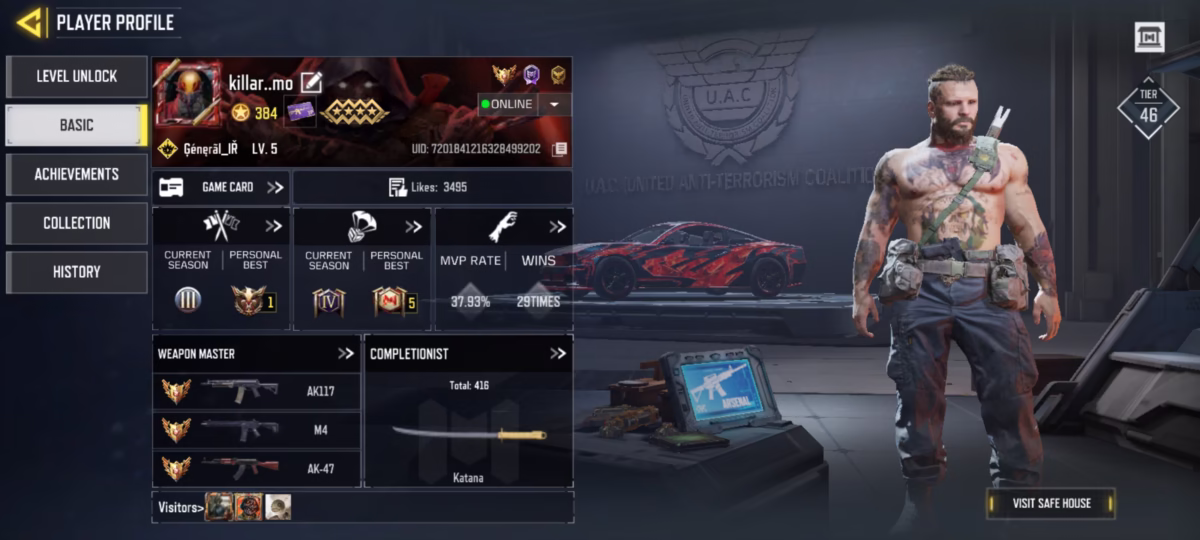
Task: Select the AK-47 weapon master row
Action: click(x=257, y=468)
